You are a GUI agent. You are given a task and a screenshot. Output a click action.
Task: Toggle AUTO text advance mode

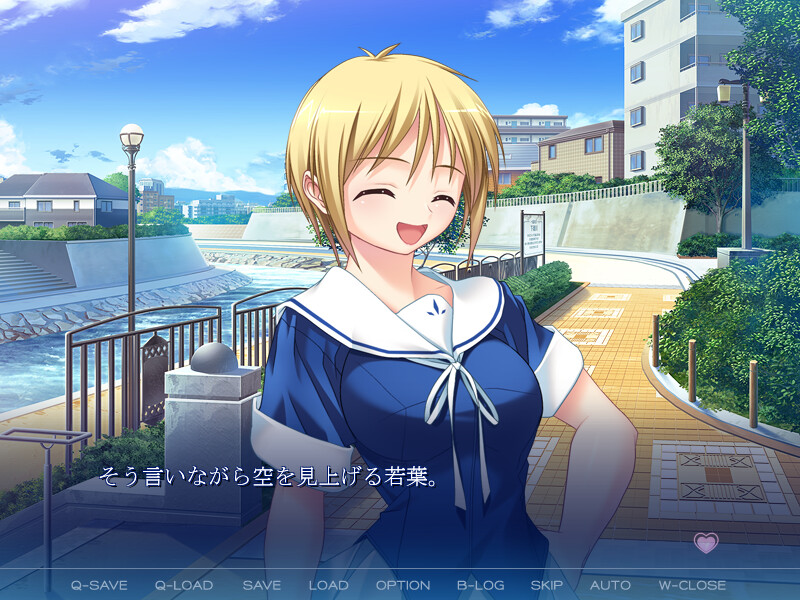point(610,585)
